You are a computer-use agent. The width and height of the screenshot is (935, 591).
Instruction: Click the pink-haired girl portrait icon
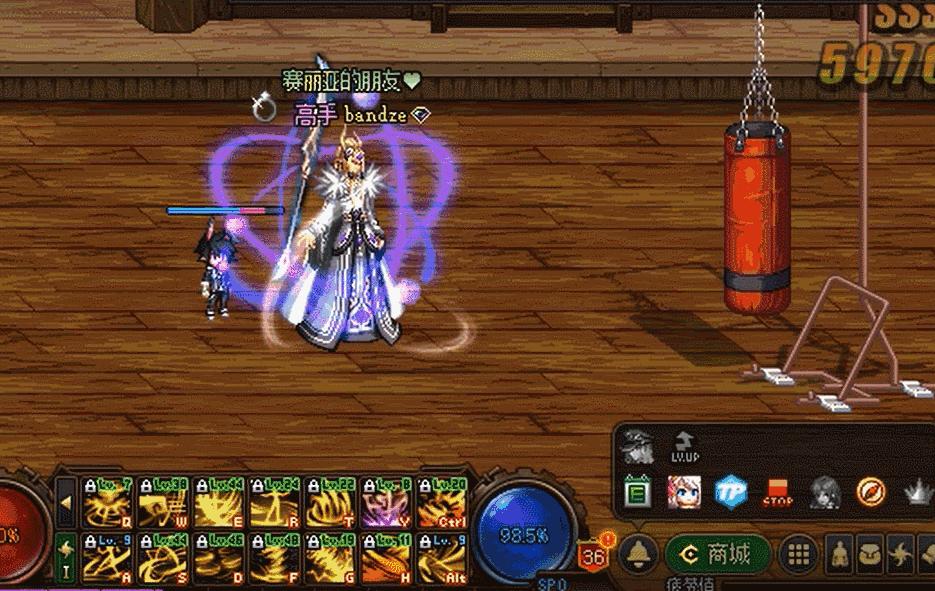(x=684, y=492)
